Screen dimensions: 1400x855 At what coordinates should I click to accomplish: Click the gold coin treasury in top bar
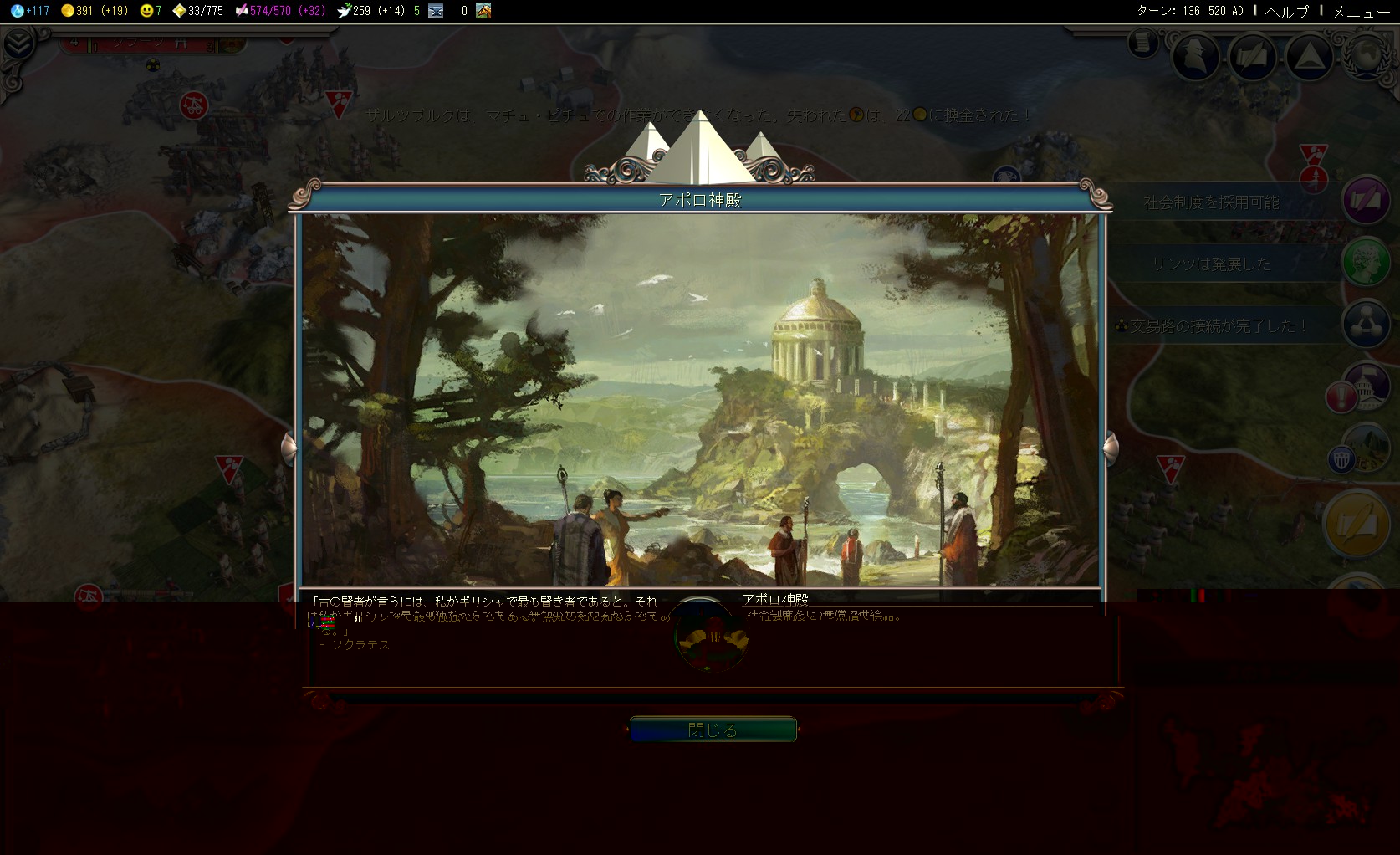tap(69, 11)
